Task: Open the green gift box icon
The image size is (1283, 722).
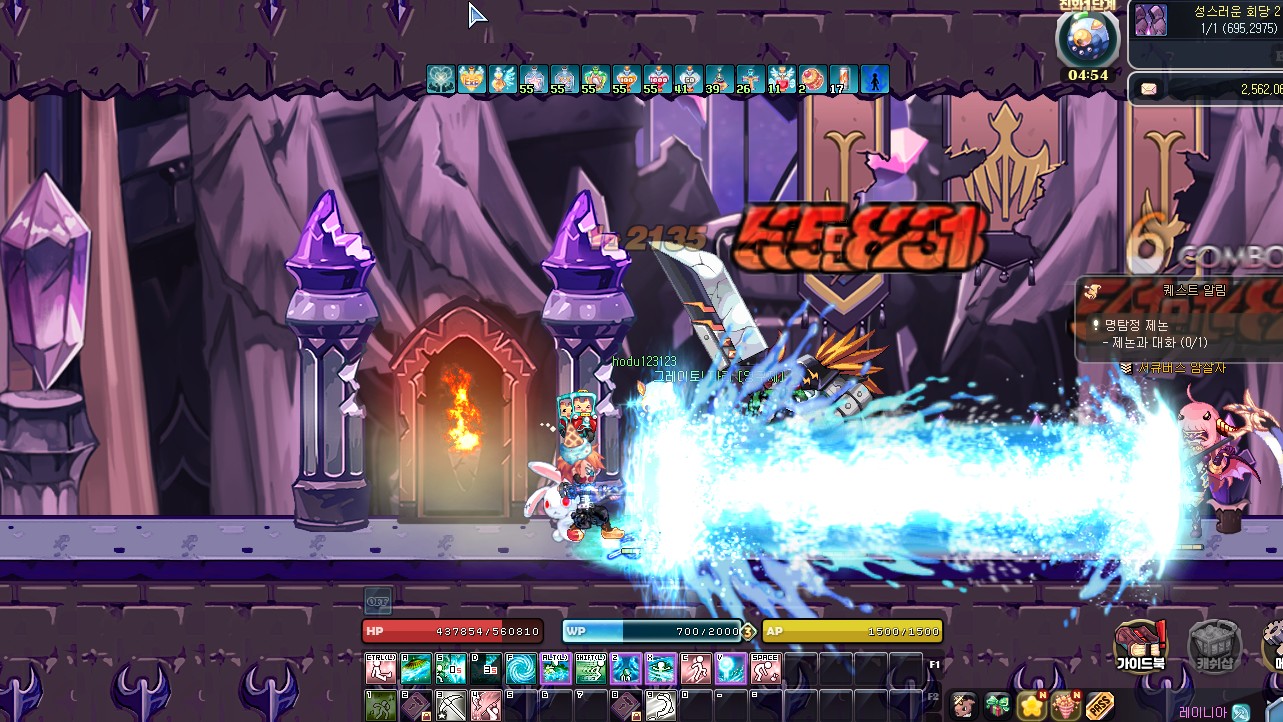Action: (x=996, y=706)
